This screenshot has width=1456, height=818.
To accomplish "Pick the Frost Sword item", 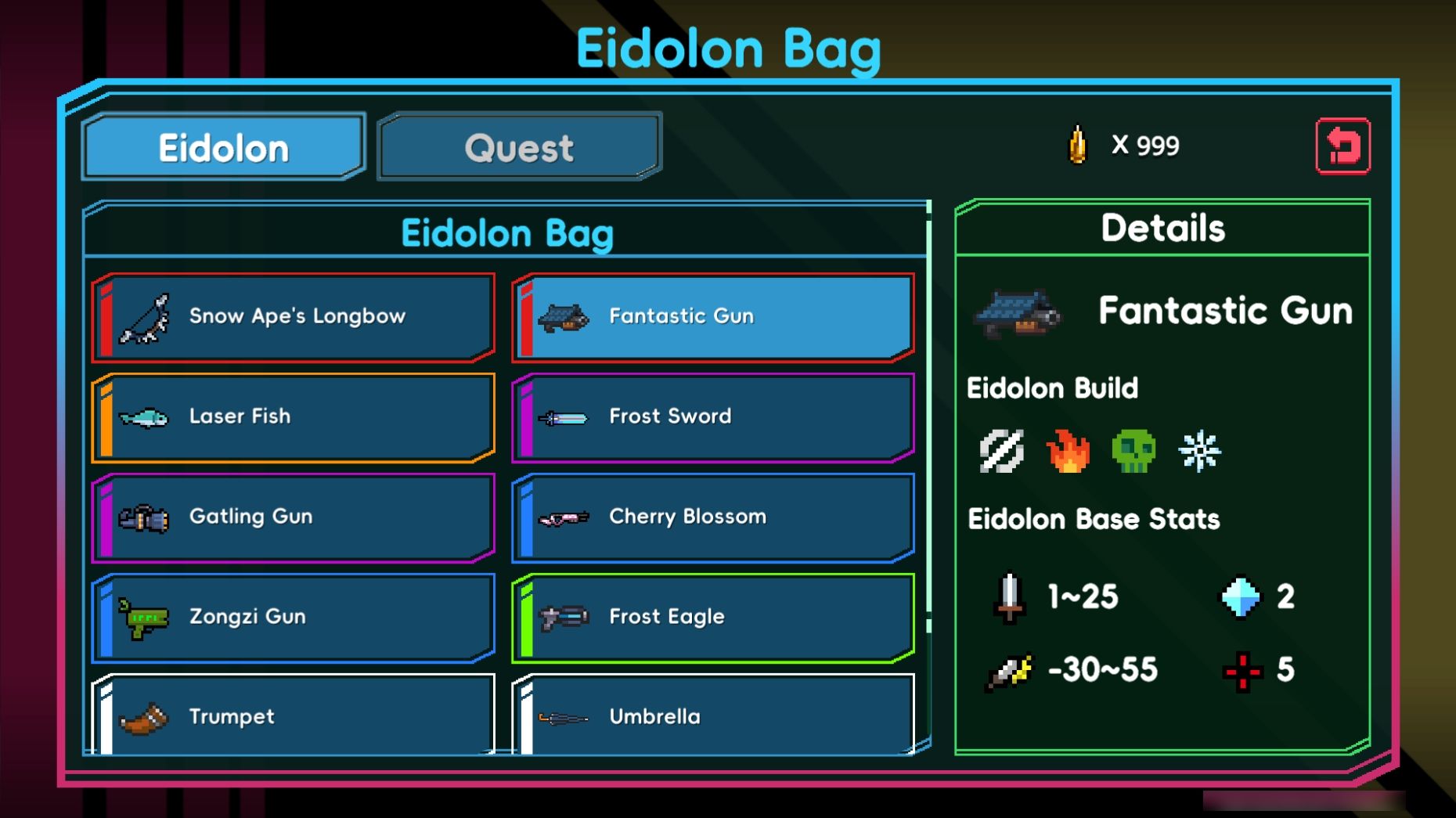I will point(713,417).
